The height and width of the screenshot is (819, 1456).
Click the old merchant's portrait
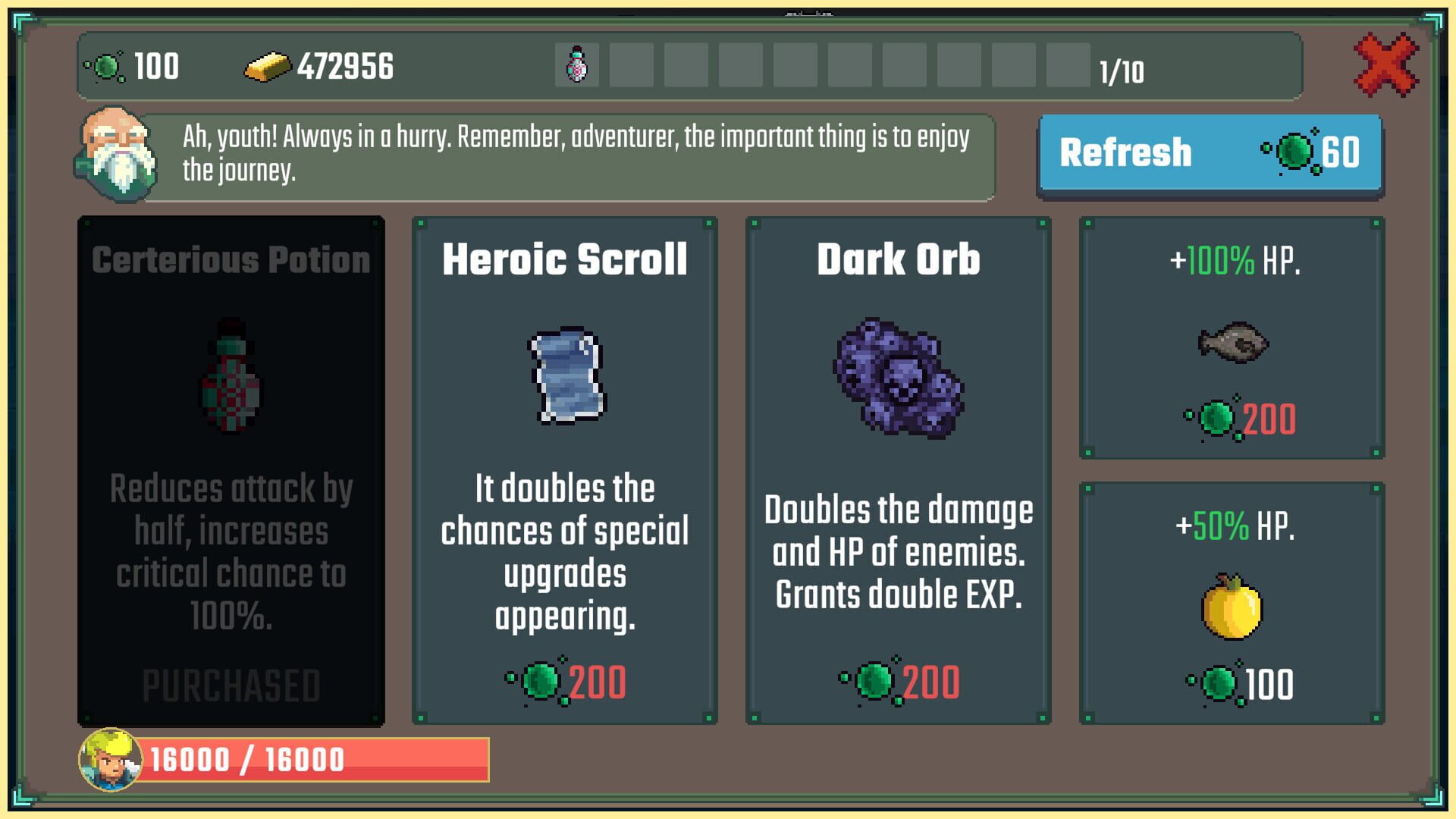point(115,151)
